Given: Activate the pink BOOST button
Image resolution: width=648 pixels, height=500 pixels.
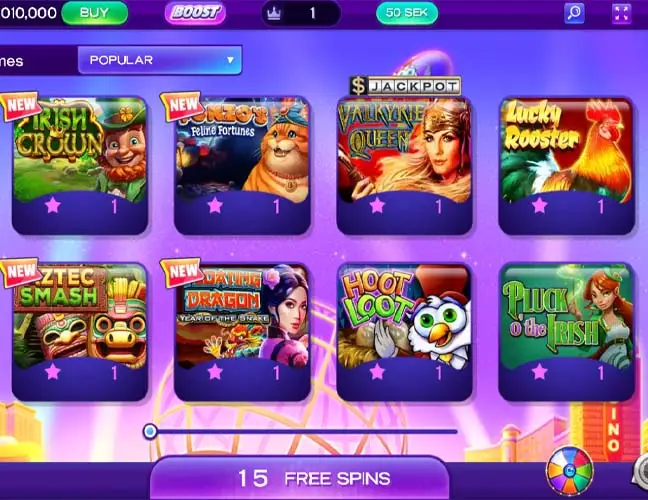Looking at the screenshot, I should pyautogui.click(x=195, y=13).
